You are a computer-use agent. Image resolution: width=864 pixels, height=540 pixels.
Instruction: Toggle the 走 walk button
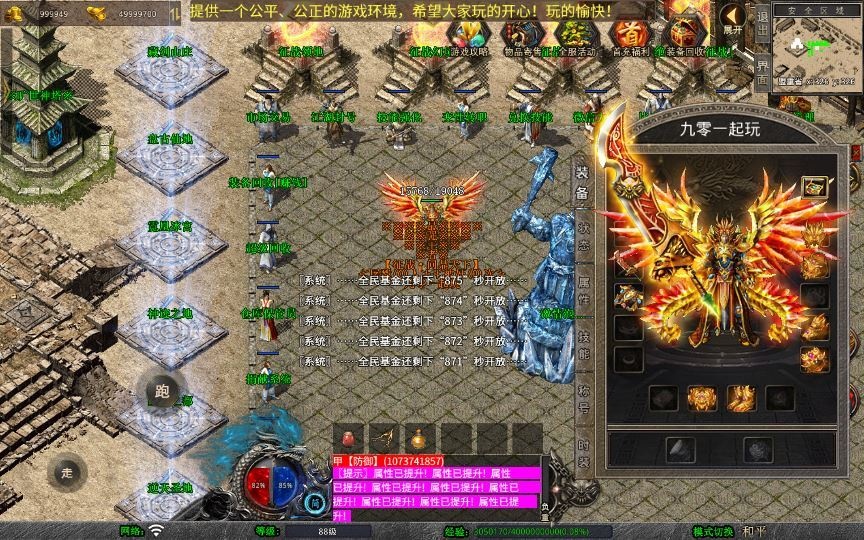click(67, 473)
